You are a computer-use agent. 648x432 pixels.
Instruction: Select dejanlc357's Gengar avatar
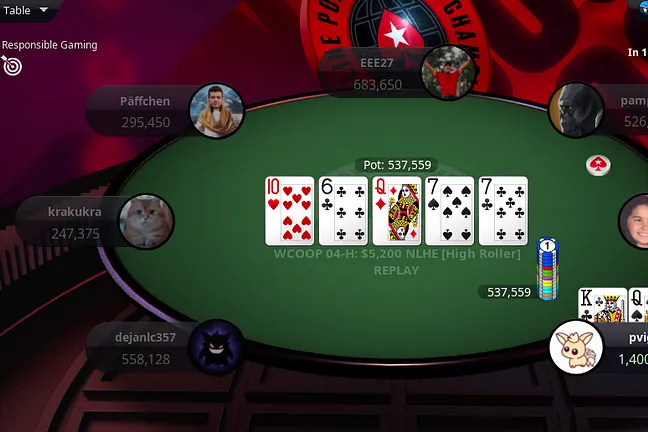click(216, 347)
